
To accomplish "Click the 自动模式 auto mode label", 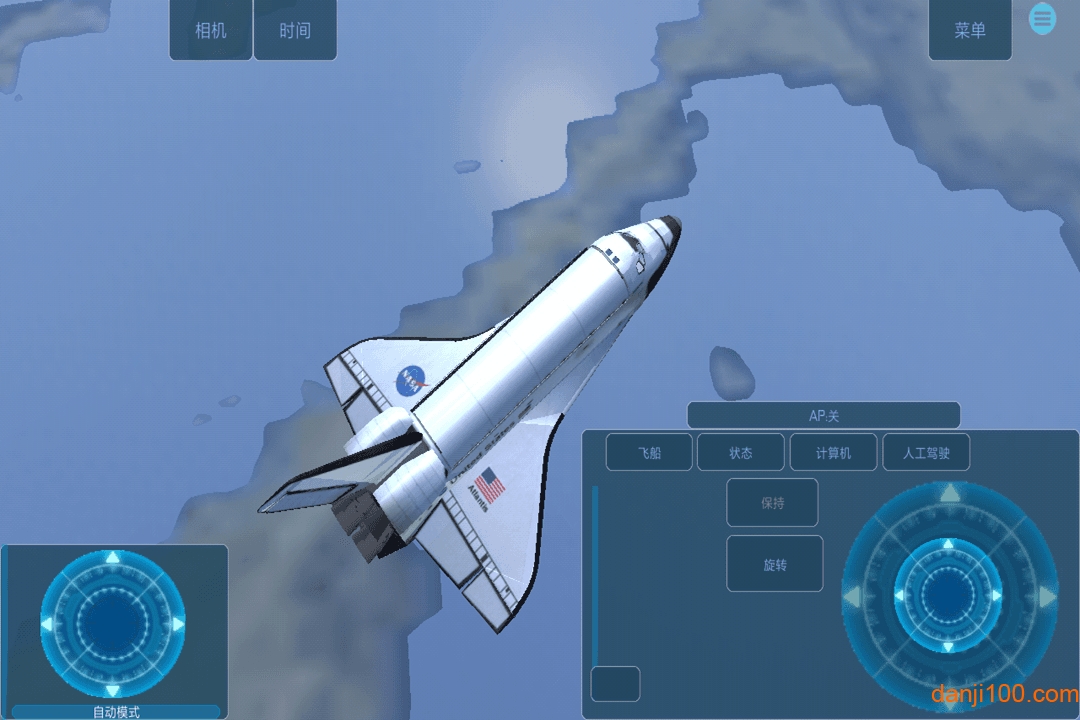I will click(116, 712).
